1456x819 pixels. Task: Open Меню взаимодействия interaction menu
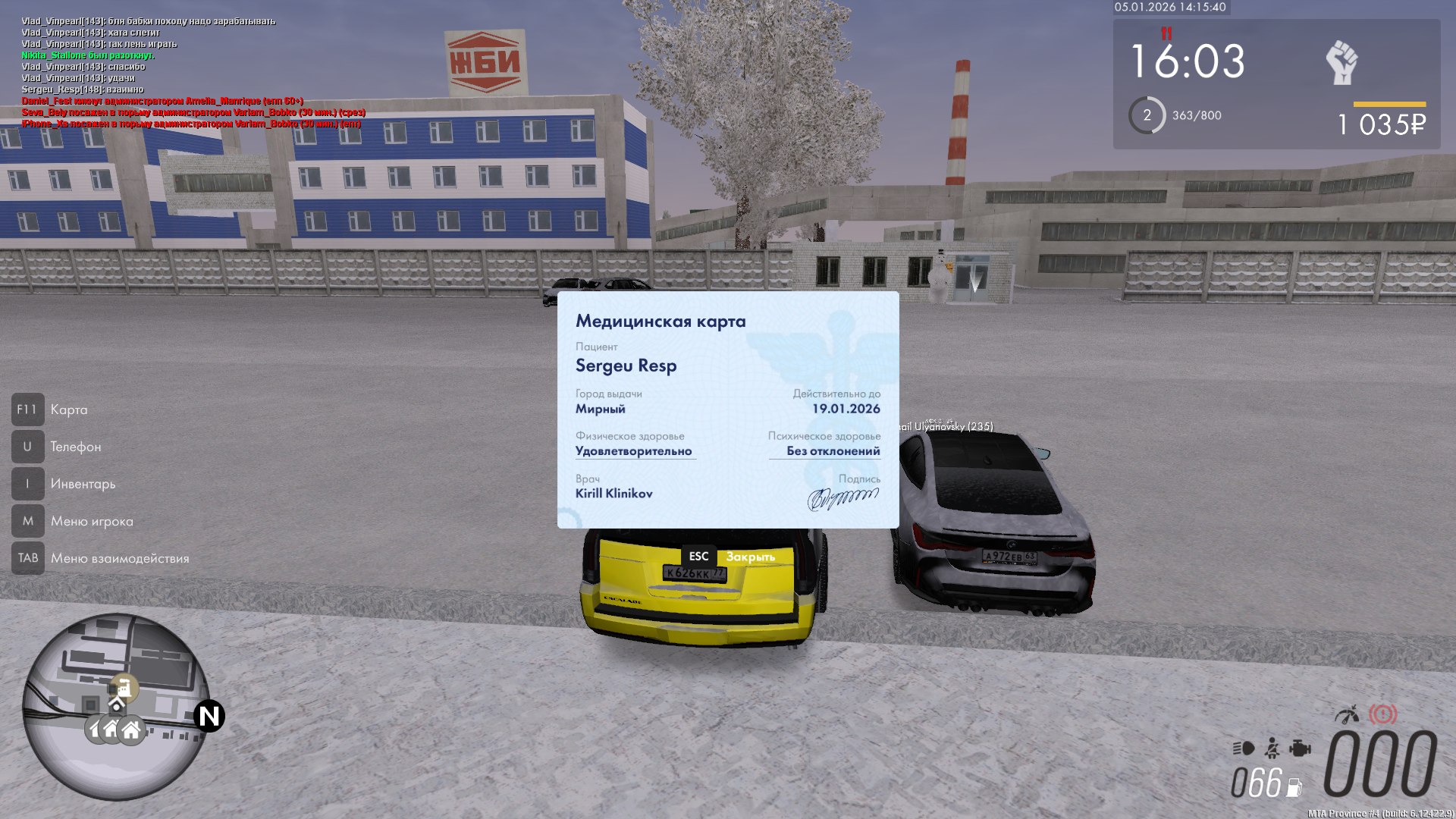click(119, 558)
